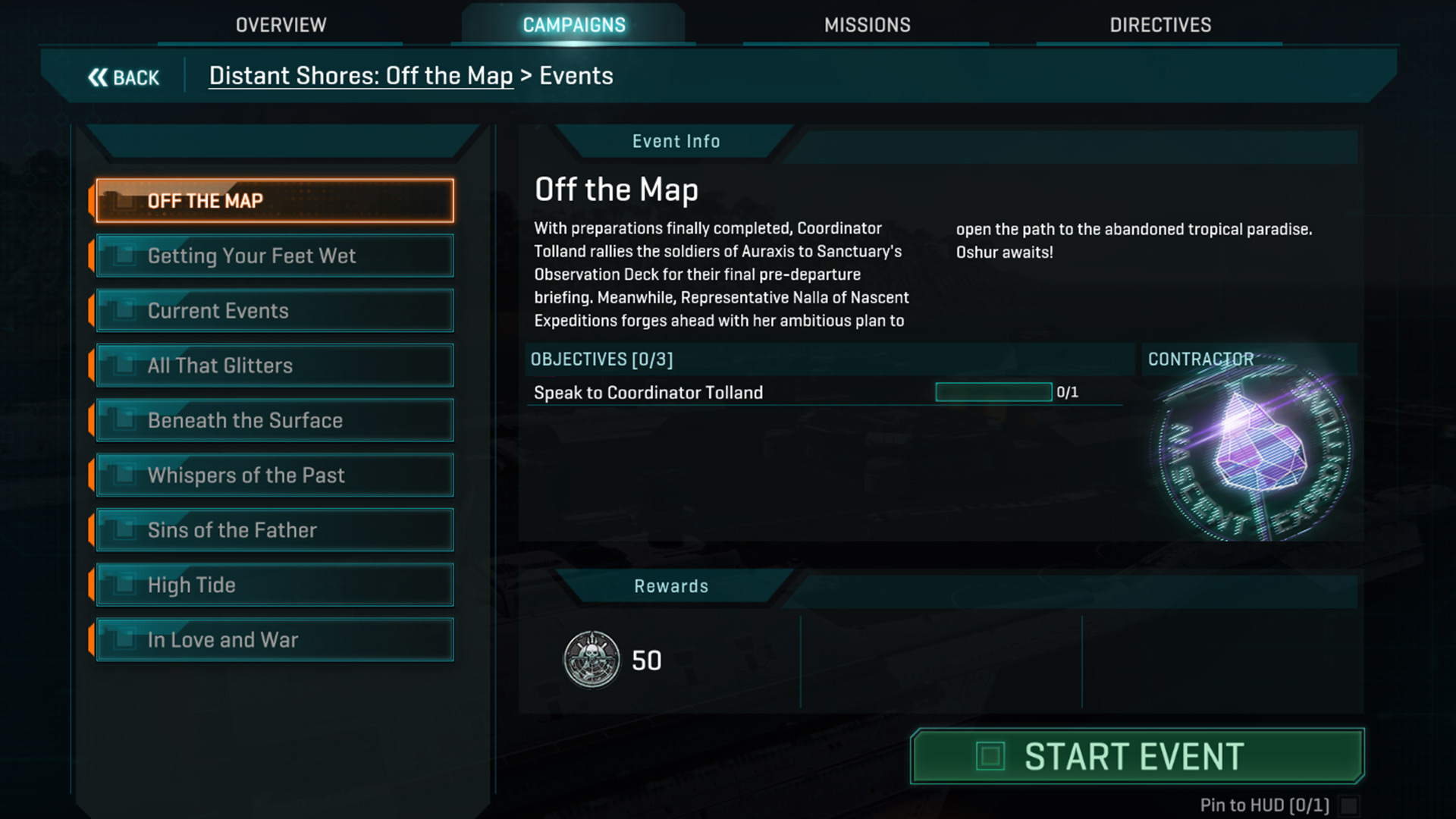Screen dimensions: 1456x819
Task: Open the Campaigns tab
Action: click(x=574, y=25)
